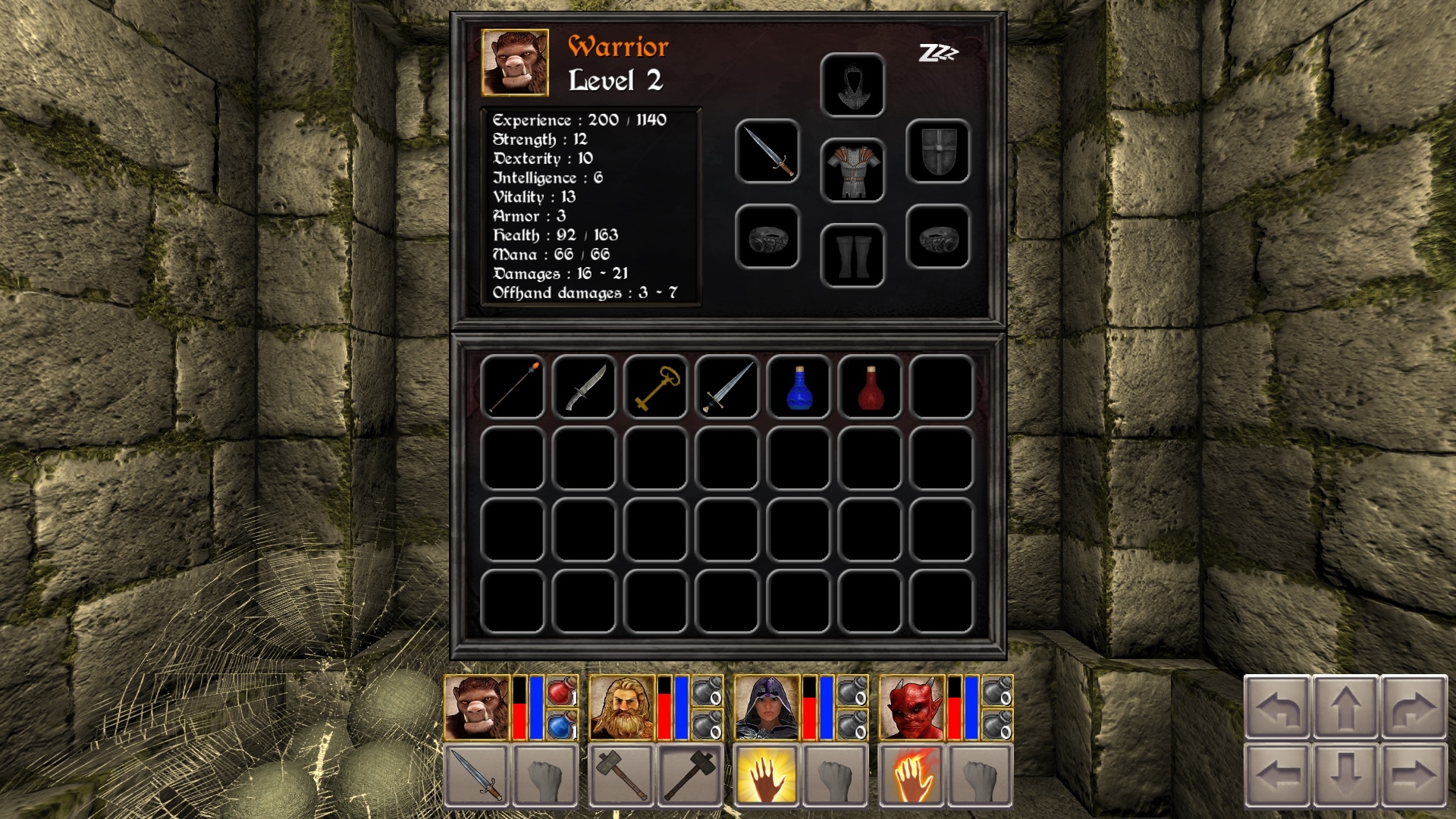Activate the demon's flame attack hand
Image resolution: width=1456 pixels, height=819 pixels.
click(x=913, y=777)
